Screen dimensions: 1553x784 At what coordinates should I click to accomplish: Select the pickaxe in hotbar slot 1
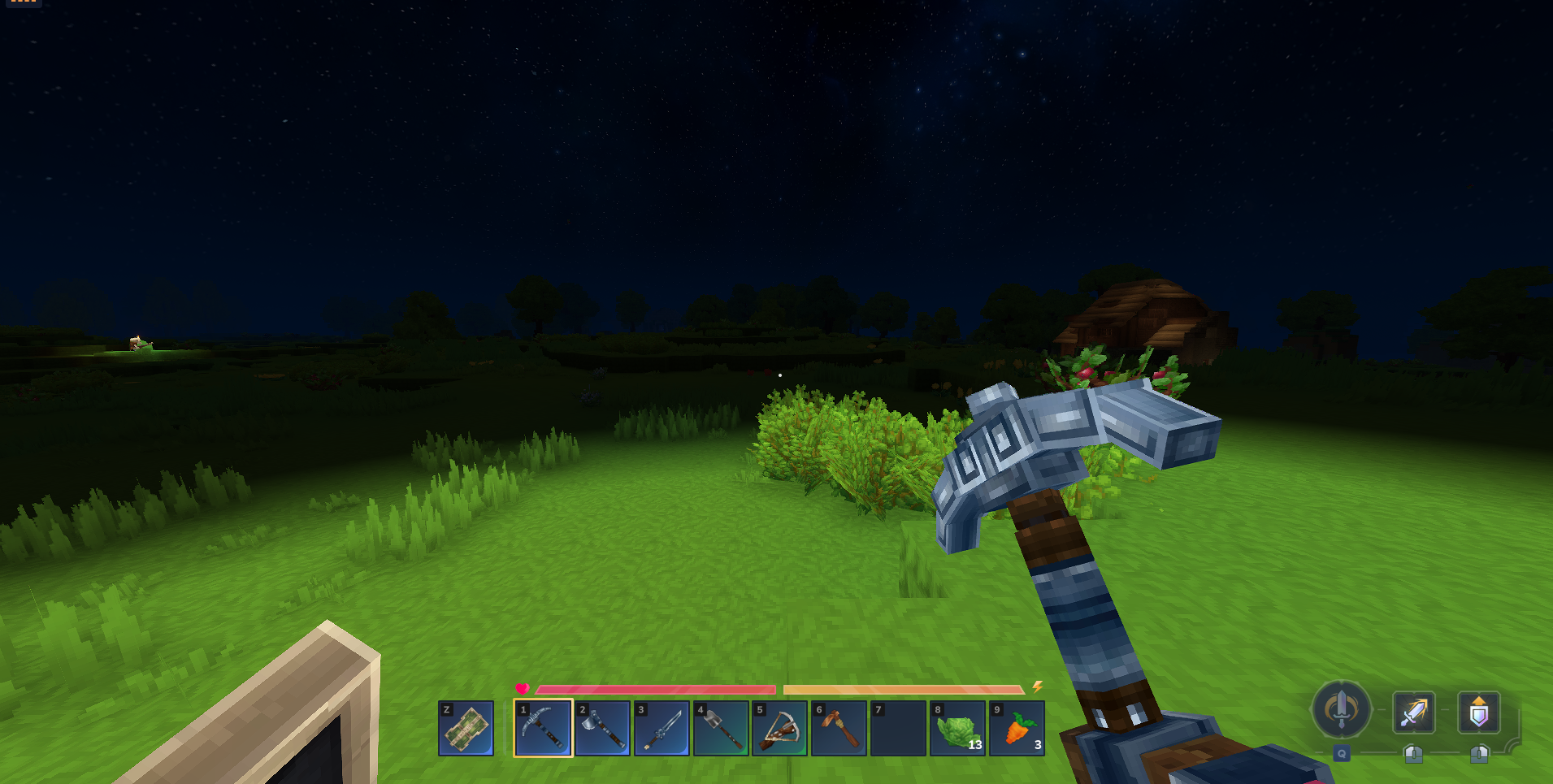[x=543, y=728]
